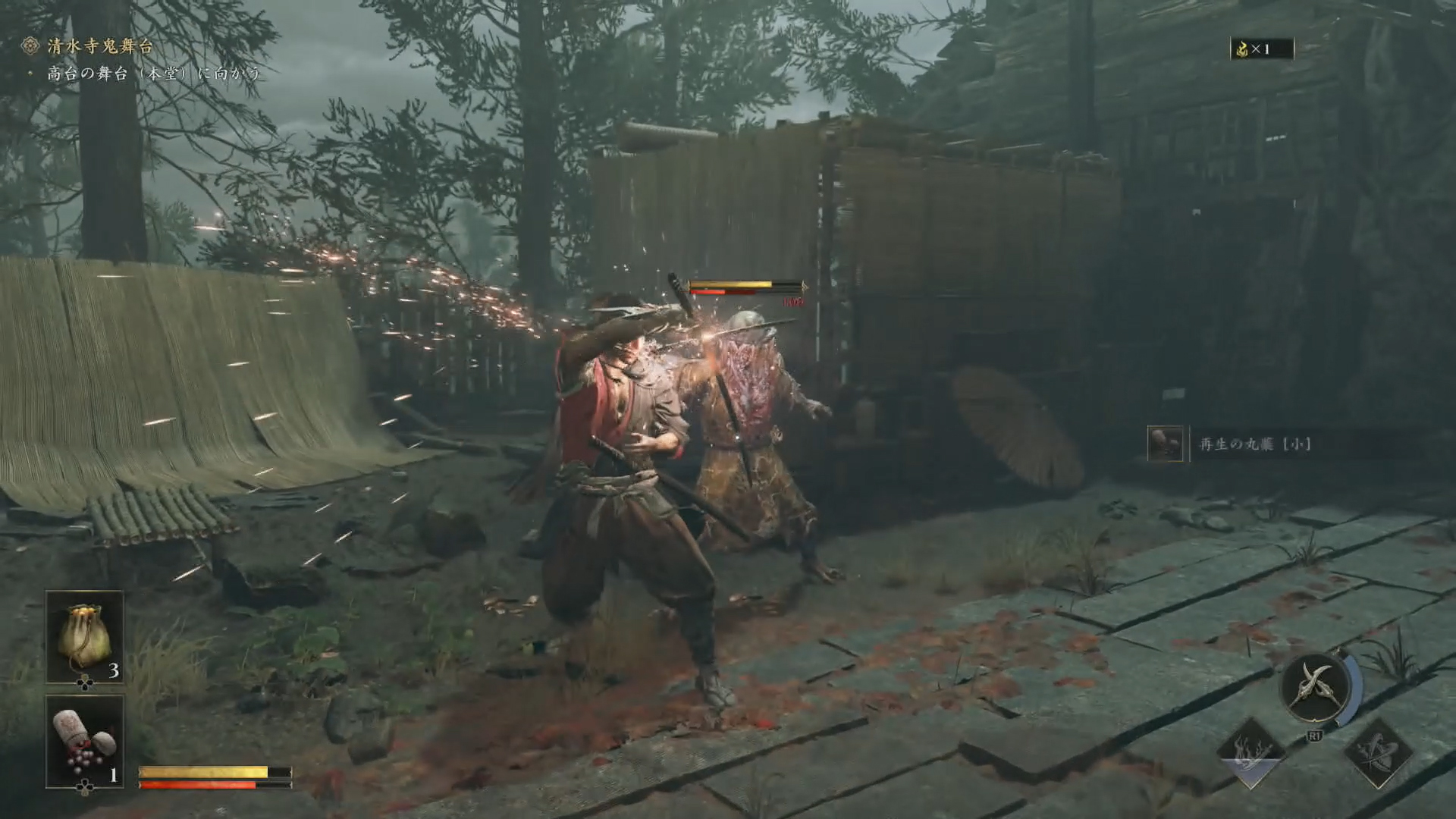Select the dark crossed-blades skill diamond

pos(1377,753)
